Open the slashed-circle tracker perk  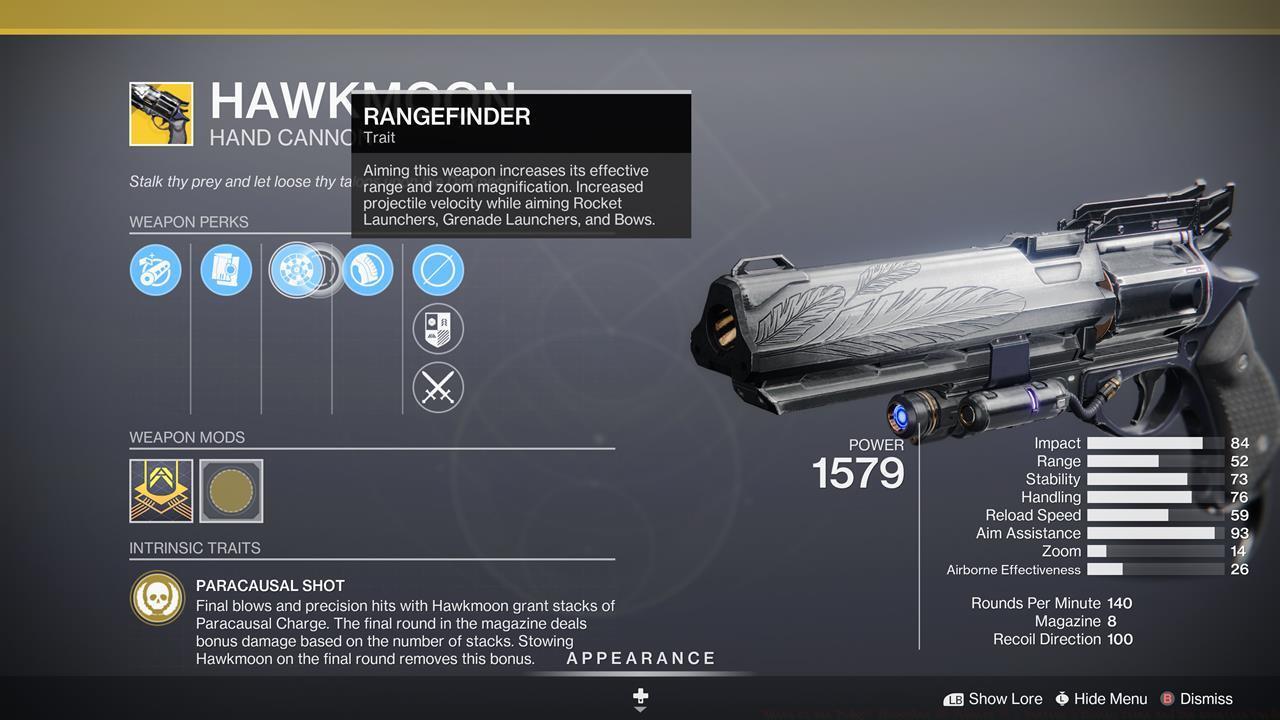click(438, 270)
